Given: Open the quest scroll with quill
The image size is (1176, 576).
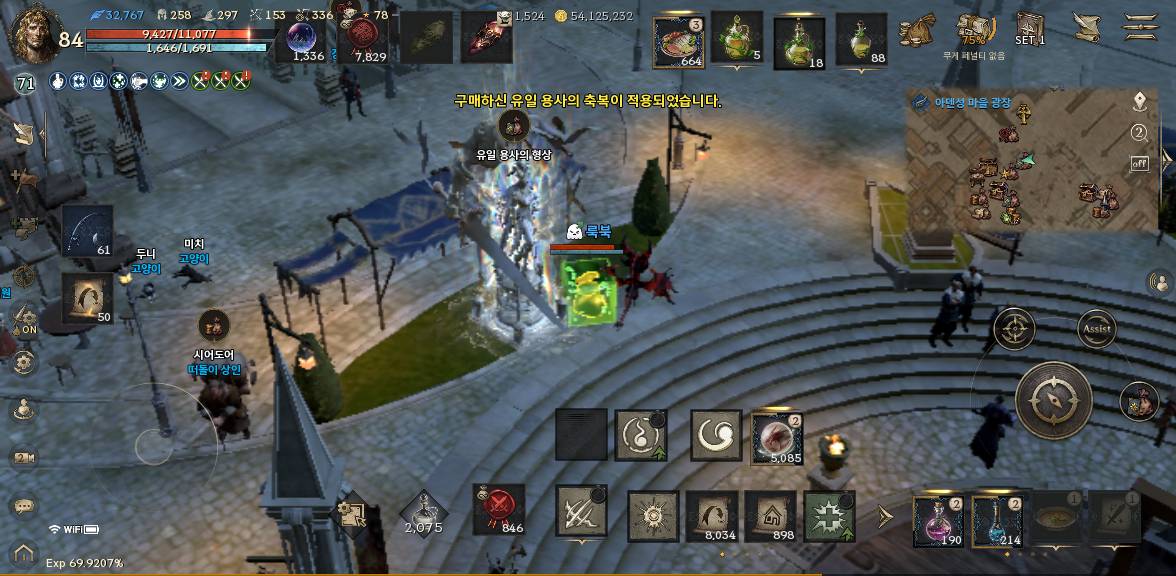Looking at the screenshot, I should click(1086, 27).
